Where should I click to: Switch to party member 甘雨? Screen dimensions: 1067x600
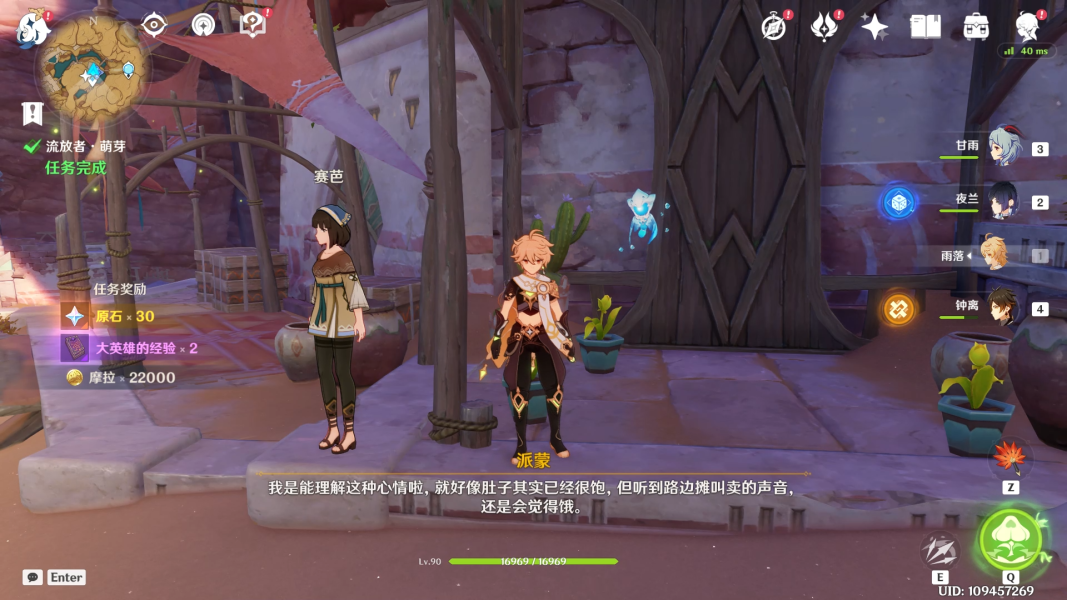pyautogui.click(x=1002, y=148)
